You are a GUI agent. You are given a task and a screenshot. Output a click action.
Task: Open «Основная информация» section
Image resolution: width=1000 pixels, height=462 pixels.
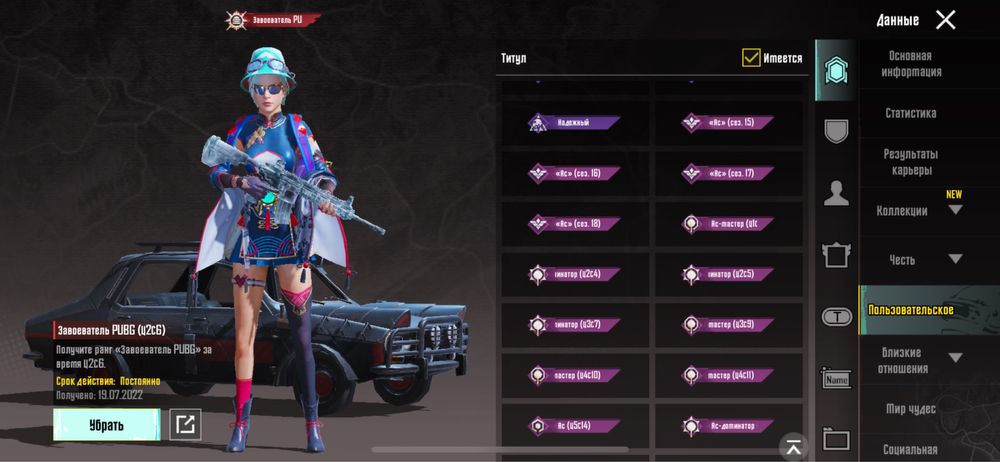click(910, 64)
